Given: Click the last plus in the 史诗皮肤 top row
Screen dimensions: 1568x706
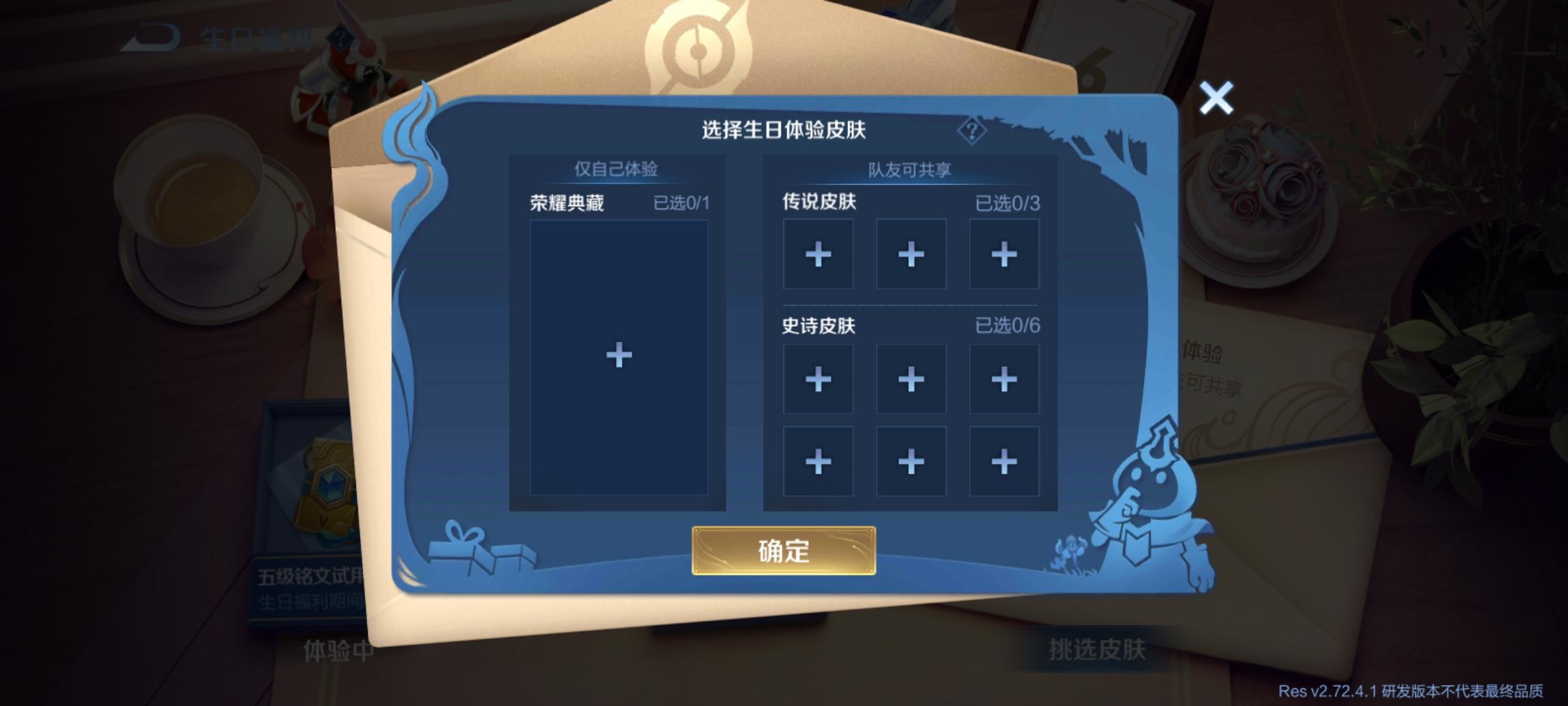Looking at the screenshot, I should coord(1003,379).
